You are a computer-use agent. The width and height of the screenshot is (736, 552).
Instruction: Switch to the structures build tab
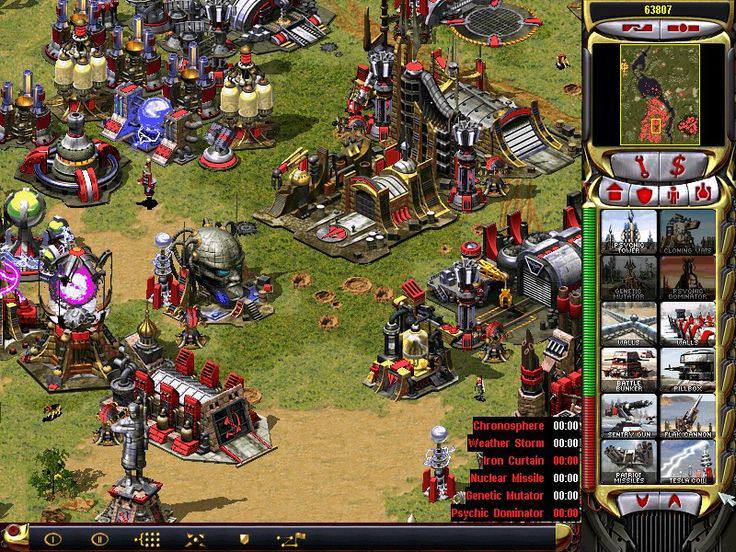614,192
